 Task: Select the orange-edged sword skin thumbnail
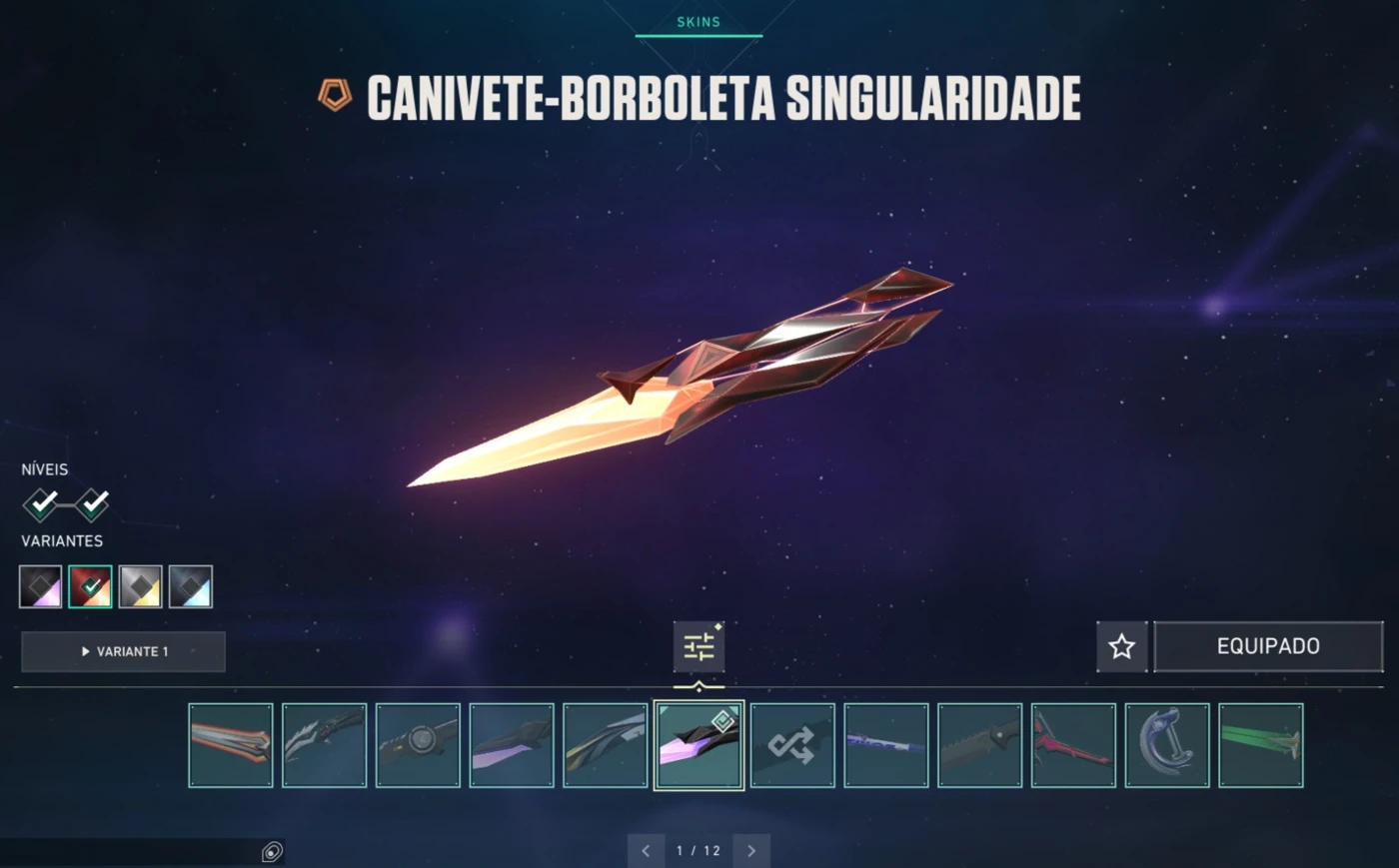tap(231, 745)
